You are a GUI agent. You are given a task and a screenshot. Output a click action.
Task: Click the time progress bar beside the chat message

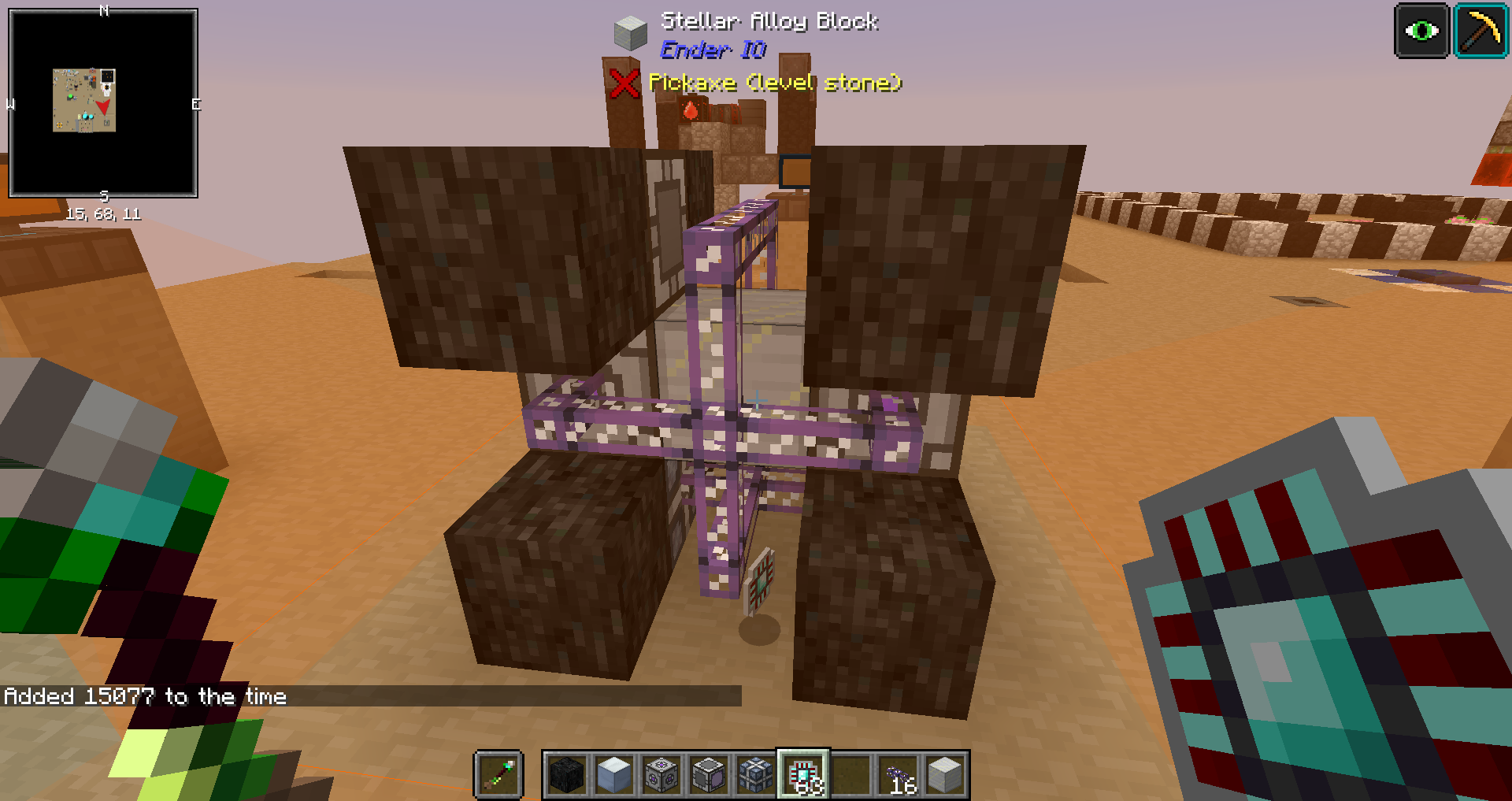tap(512, 696)
